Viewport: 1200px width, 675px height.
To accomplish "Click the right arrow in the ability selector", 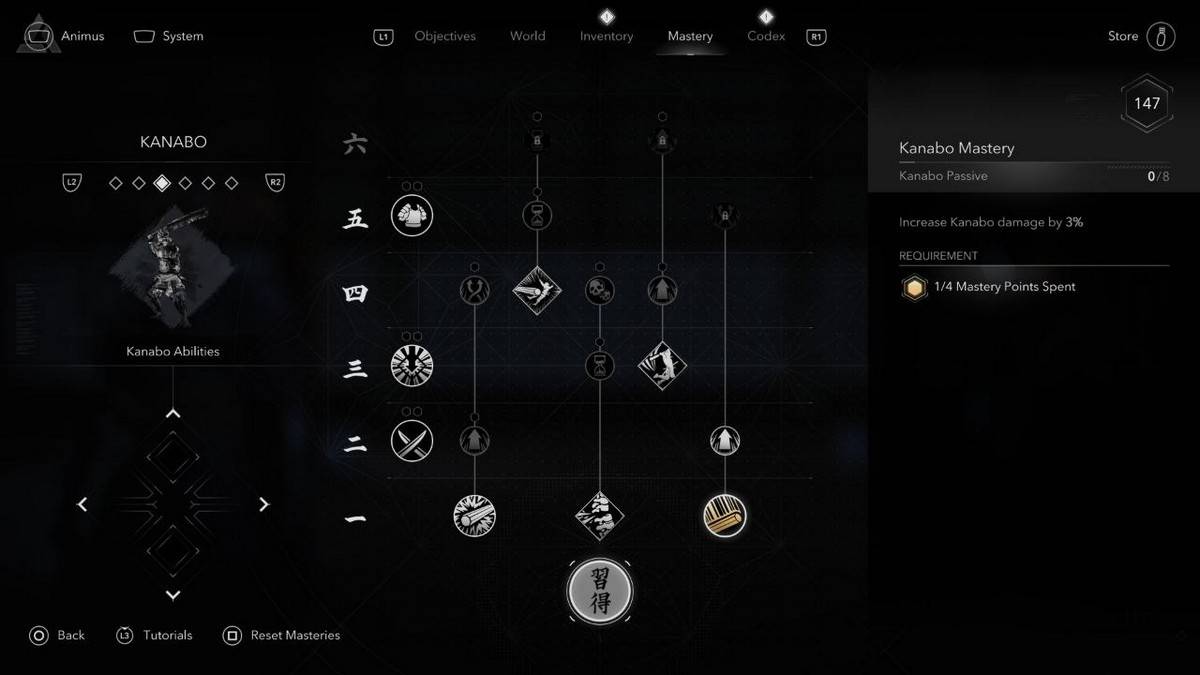I will pos(264,505).
